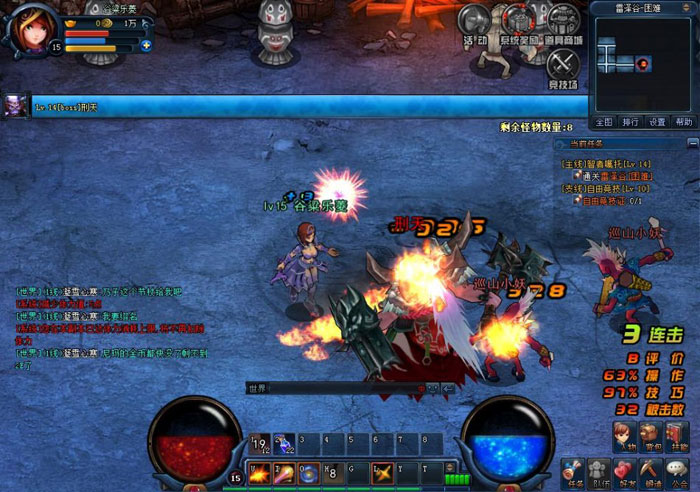Open the 全图 full map
This screenshot has width=700, height=492.
tap(604, 122)
